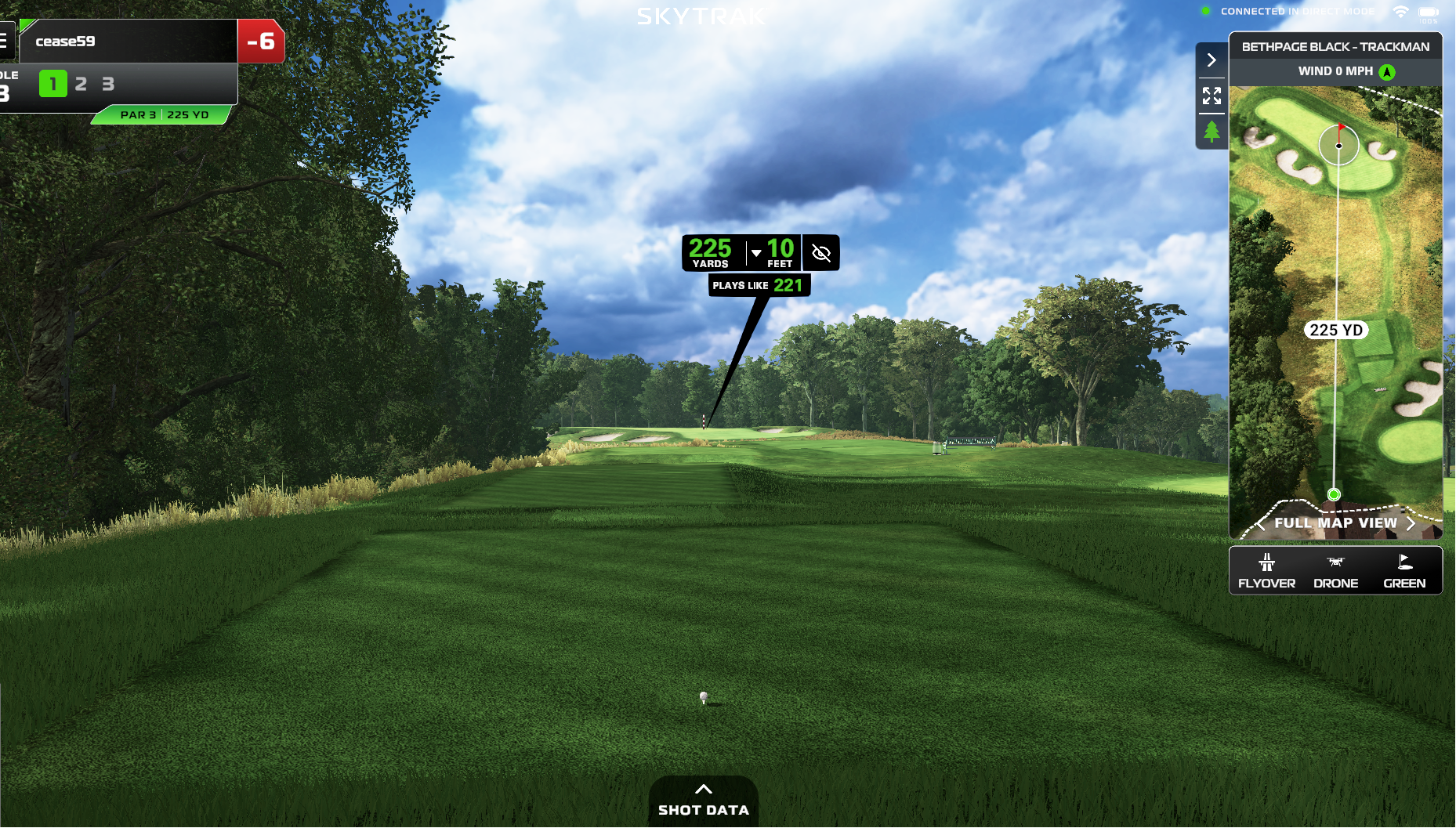Open the hamburger menu
Screen dimensions: 1456x828
4,41
